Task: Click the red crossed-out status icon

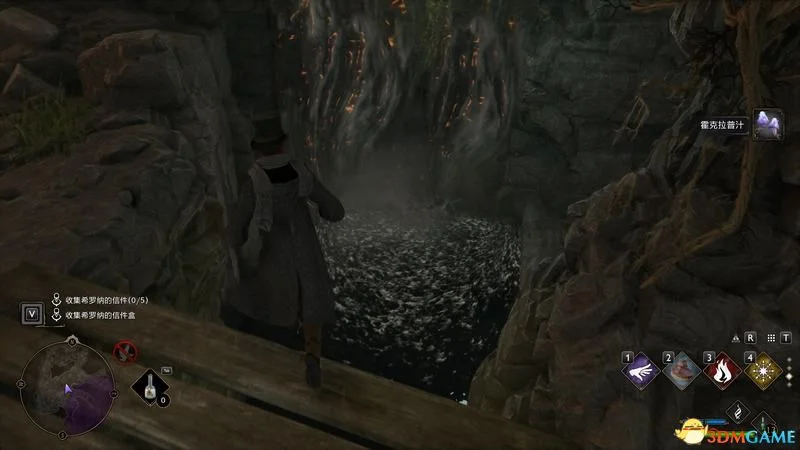Action: [x=124, y=350]
